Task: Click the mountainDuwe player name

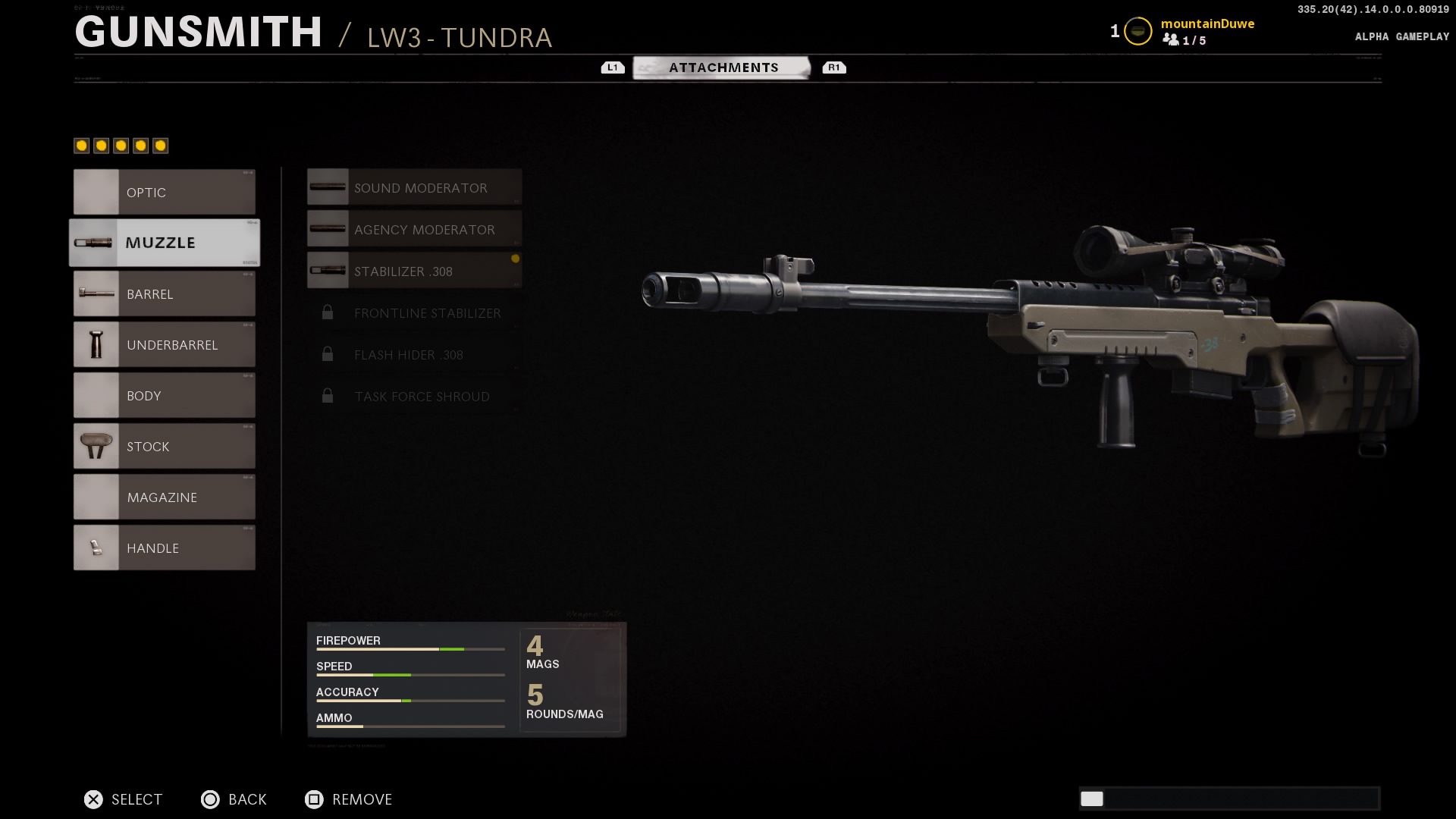Action: 1207,24
